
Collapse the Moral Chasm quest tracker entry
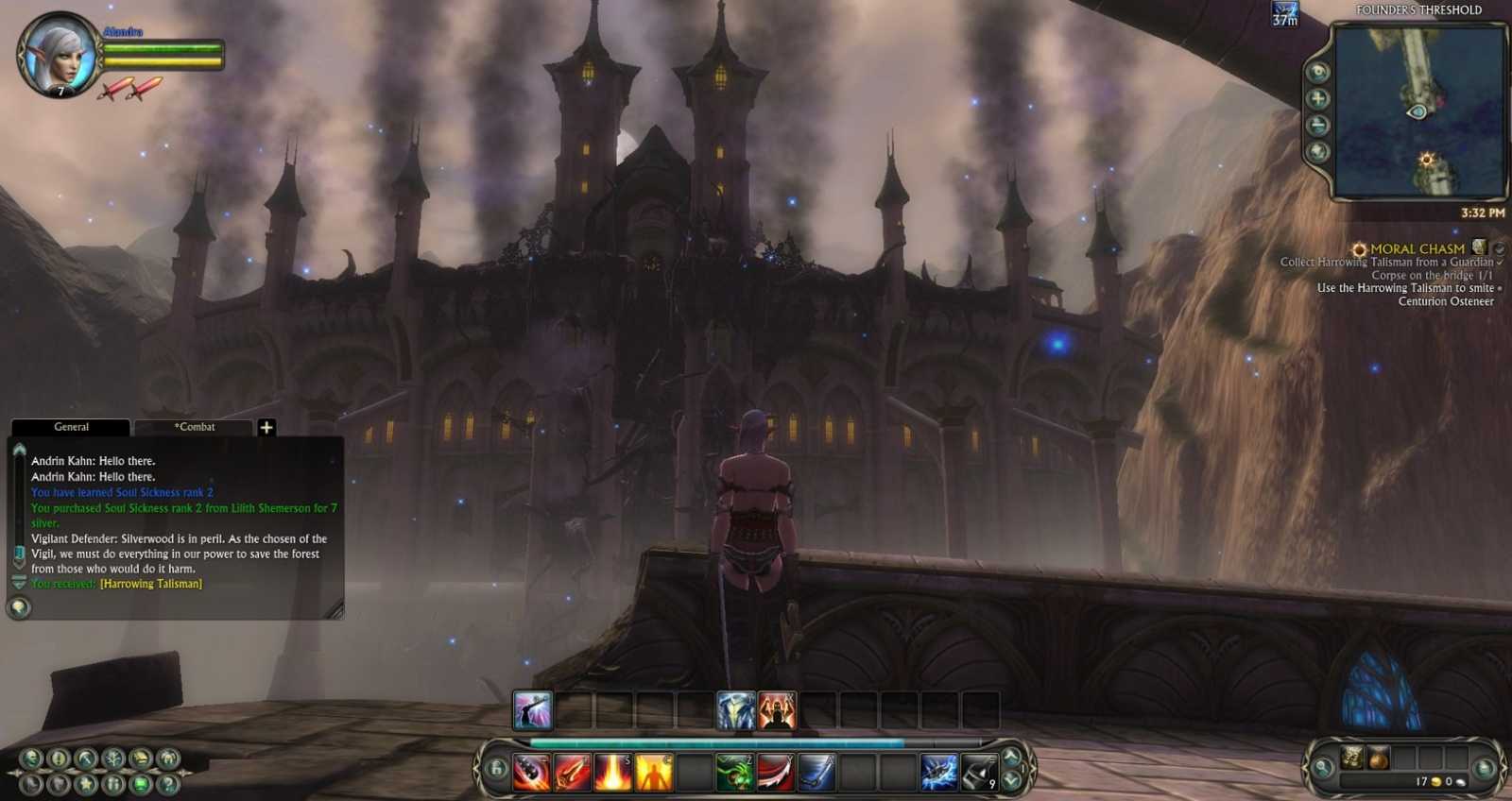click(x=1498, y=247)
